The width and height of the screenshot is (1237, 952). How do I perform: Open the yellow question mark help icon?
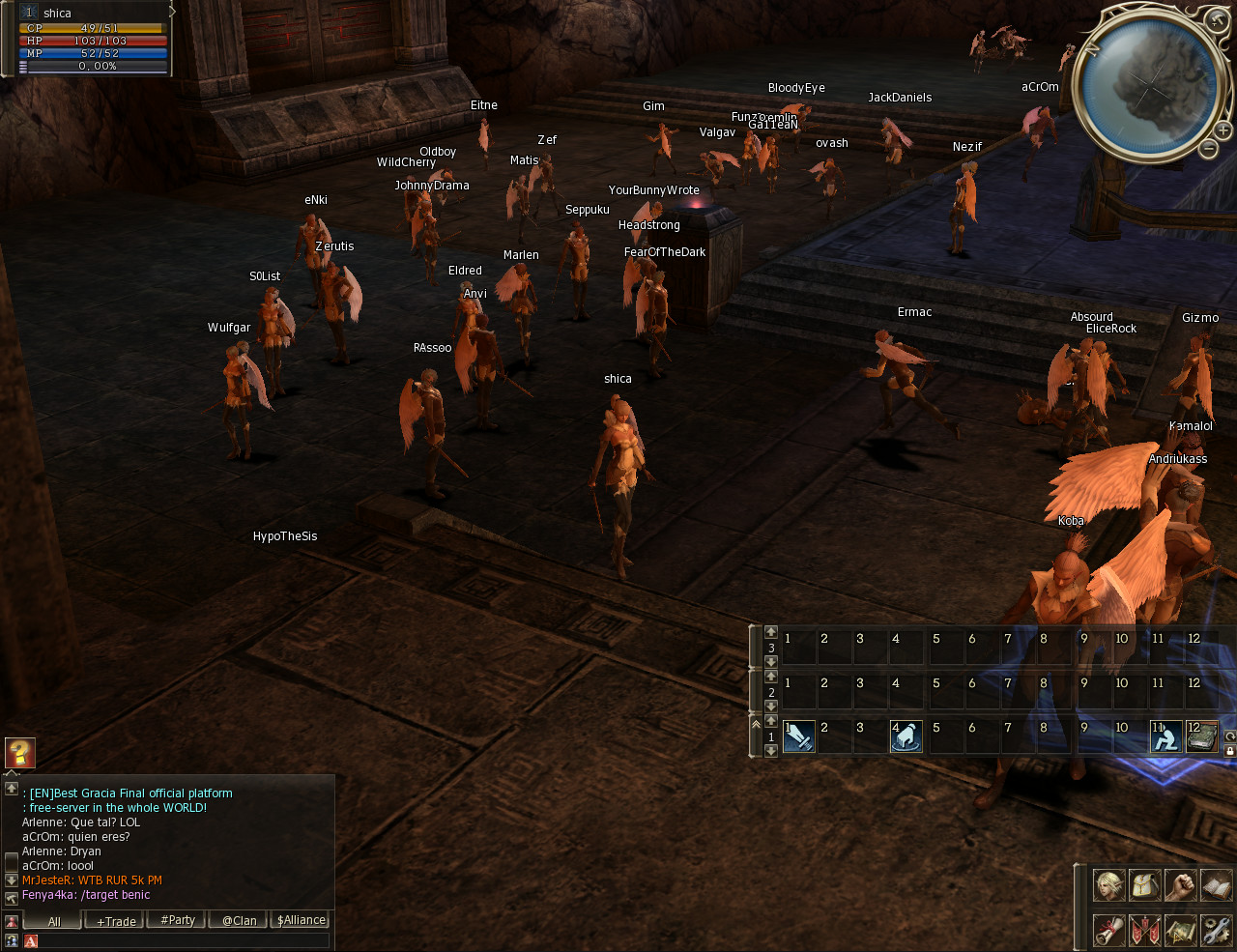pos(20,752)
